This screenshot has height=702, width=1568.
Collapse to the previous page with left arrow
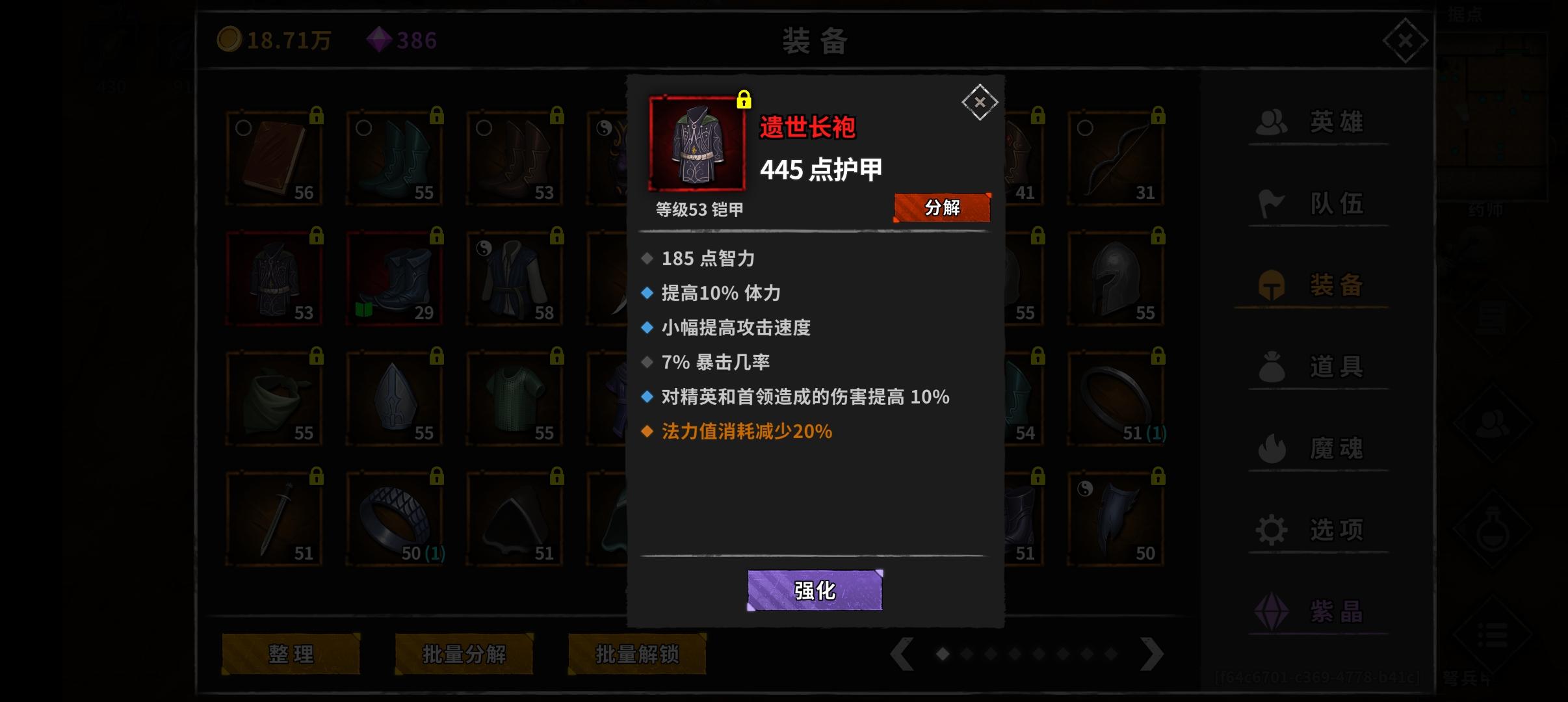[x=904, y=655]
